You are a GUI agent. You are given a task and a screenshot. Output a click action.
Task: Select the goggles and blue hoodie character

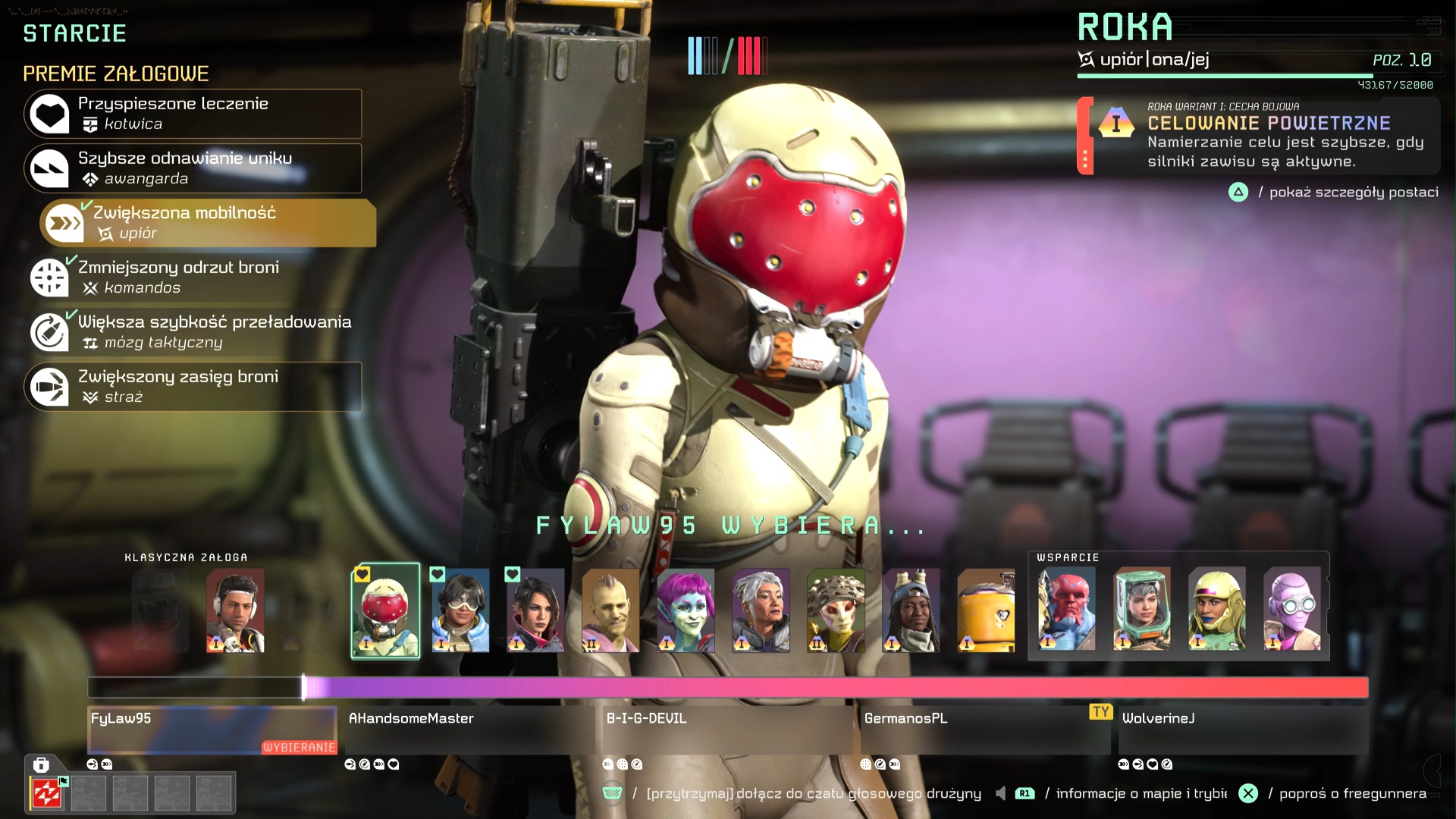coord(460,610)
